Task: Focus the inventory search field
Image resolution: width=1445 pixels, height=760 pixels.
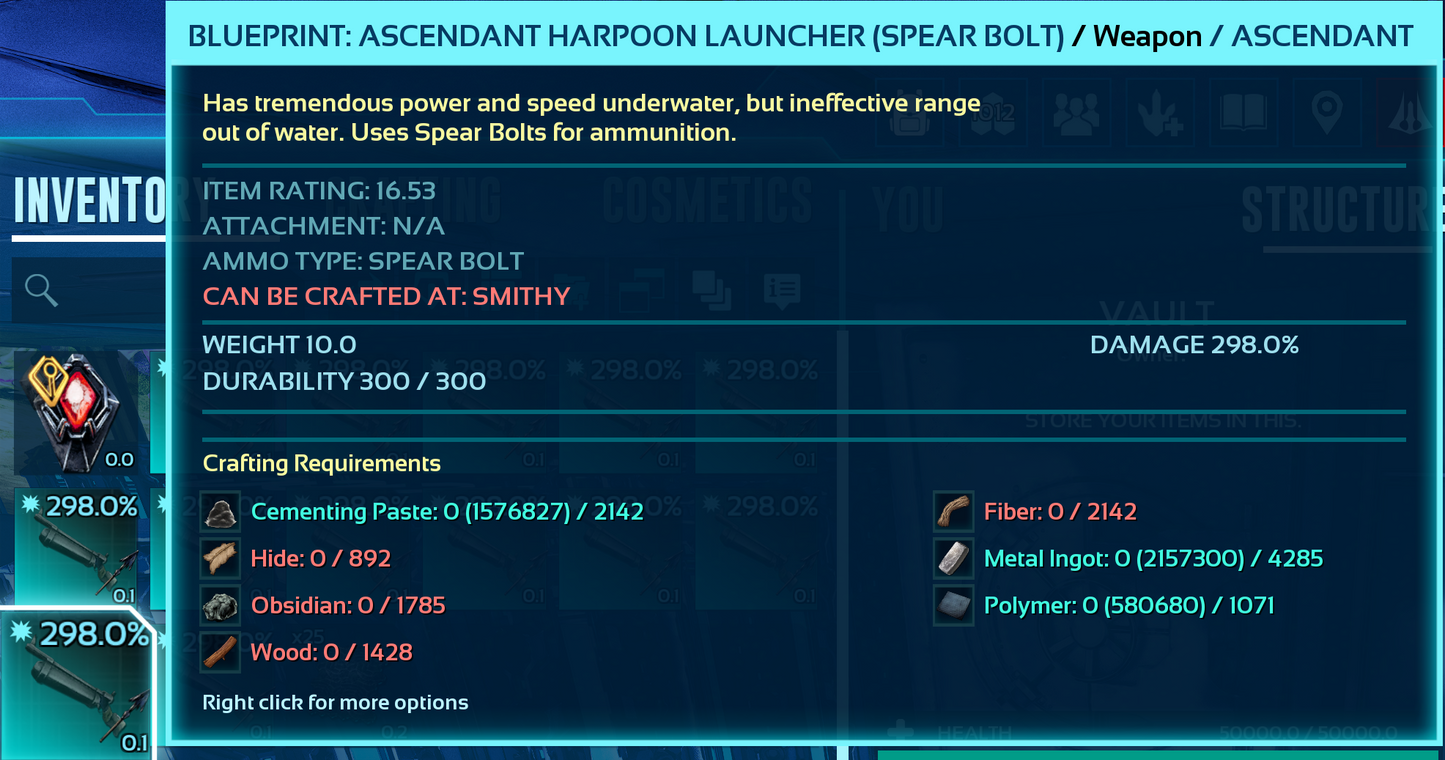Action: pos(90,291)
